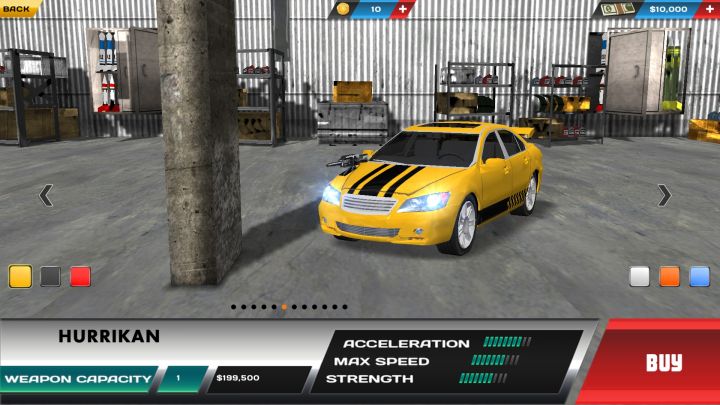This screenshot has height=405, width=720.
Task: Buy the Hurrikan car
Action: point(663,362)
